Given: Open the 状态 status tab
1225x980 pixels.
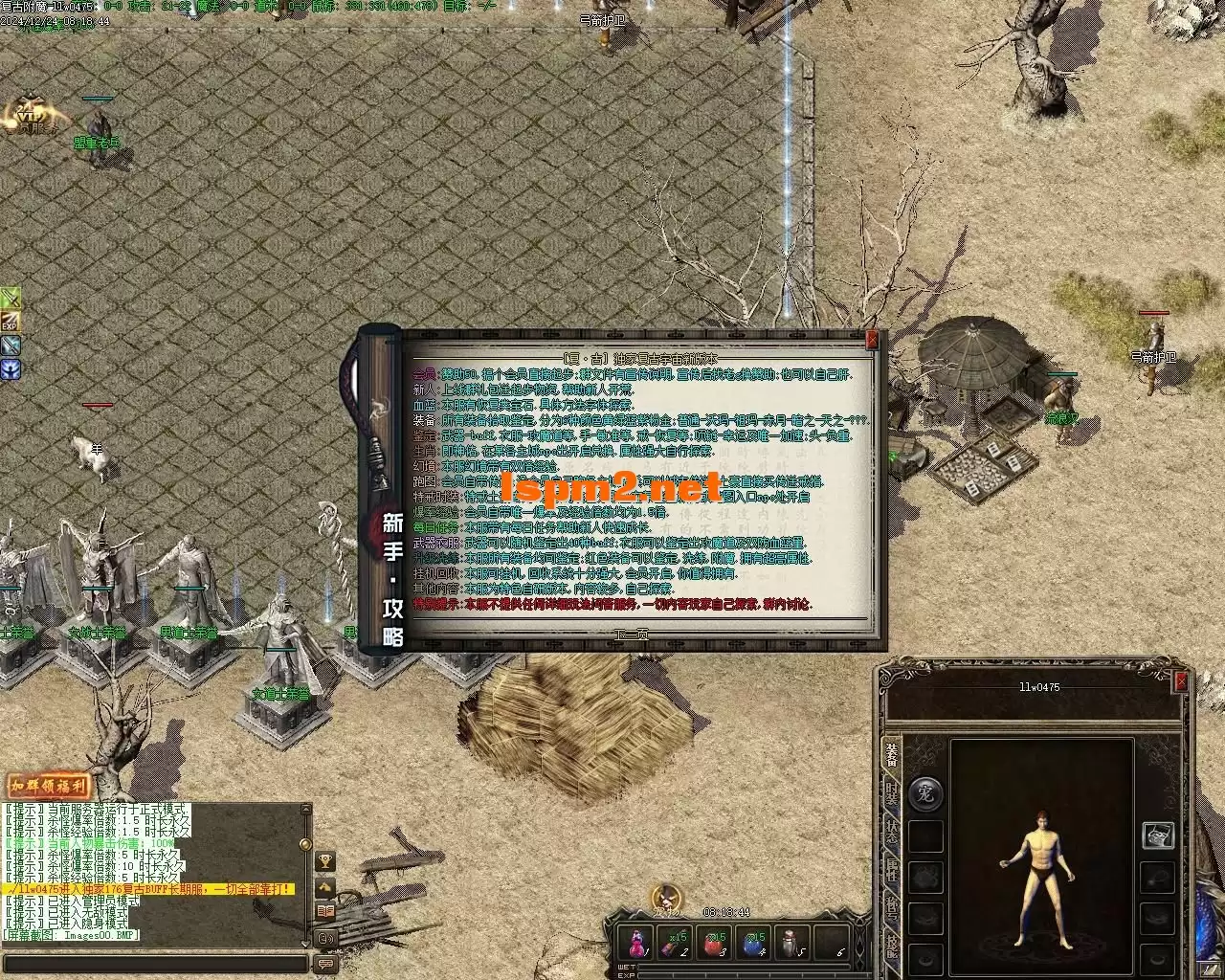Looking at the screenshot, I should (891, 832).
